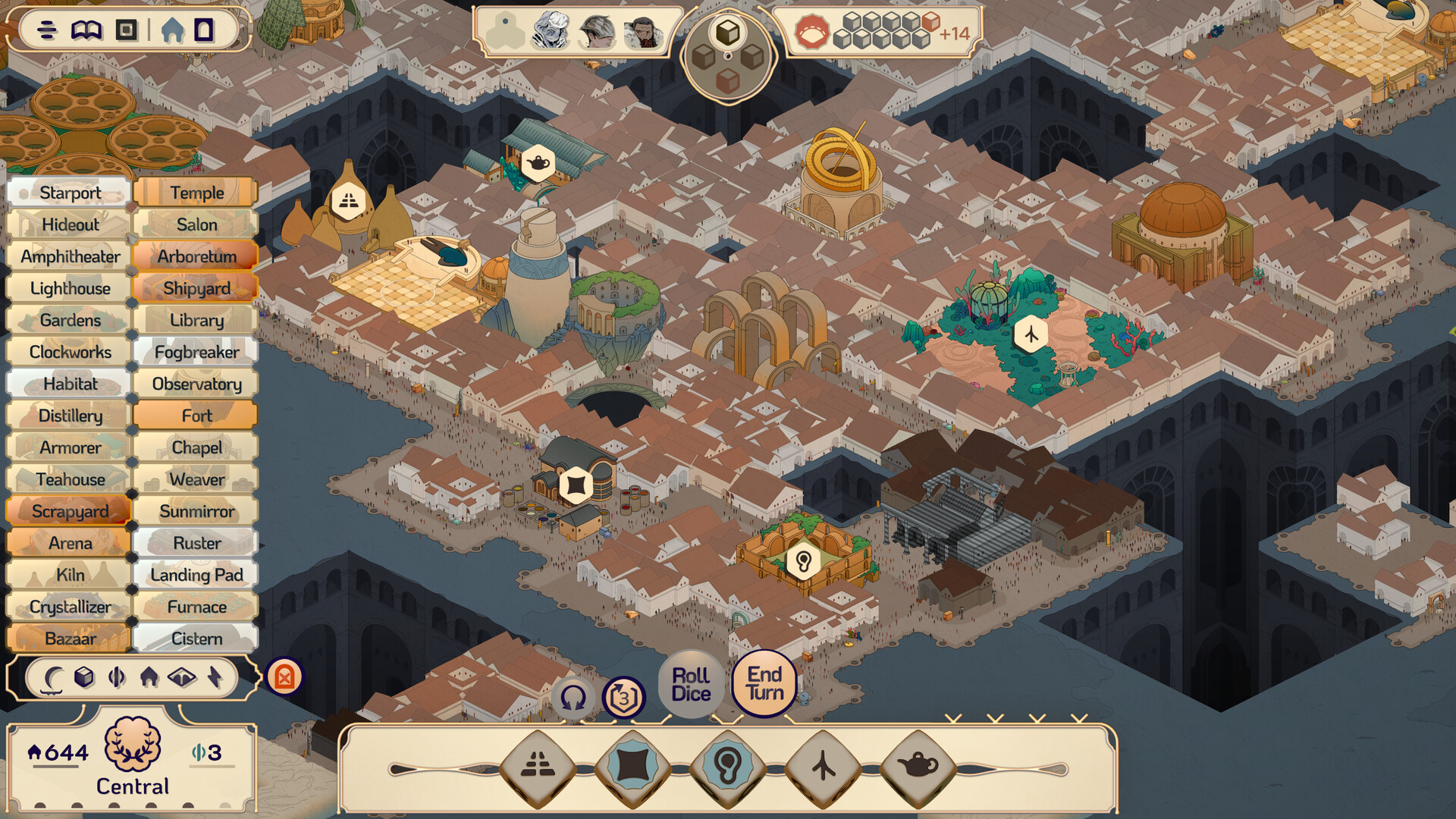Image resolution: width=1456 pixels, height=819 pixels.
Task: Click the red crossed-door demolish button
Action: pos(284,676)
